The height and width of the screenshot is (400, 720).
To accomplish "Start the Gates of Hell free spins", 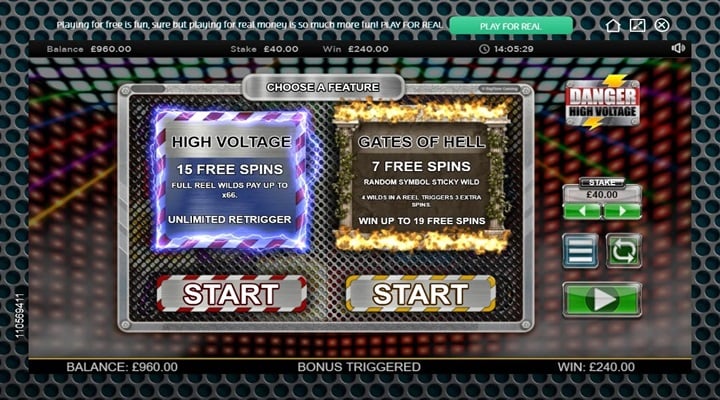I will (420, 294).
